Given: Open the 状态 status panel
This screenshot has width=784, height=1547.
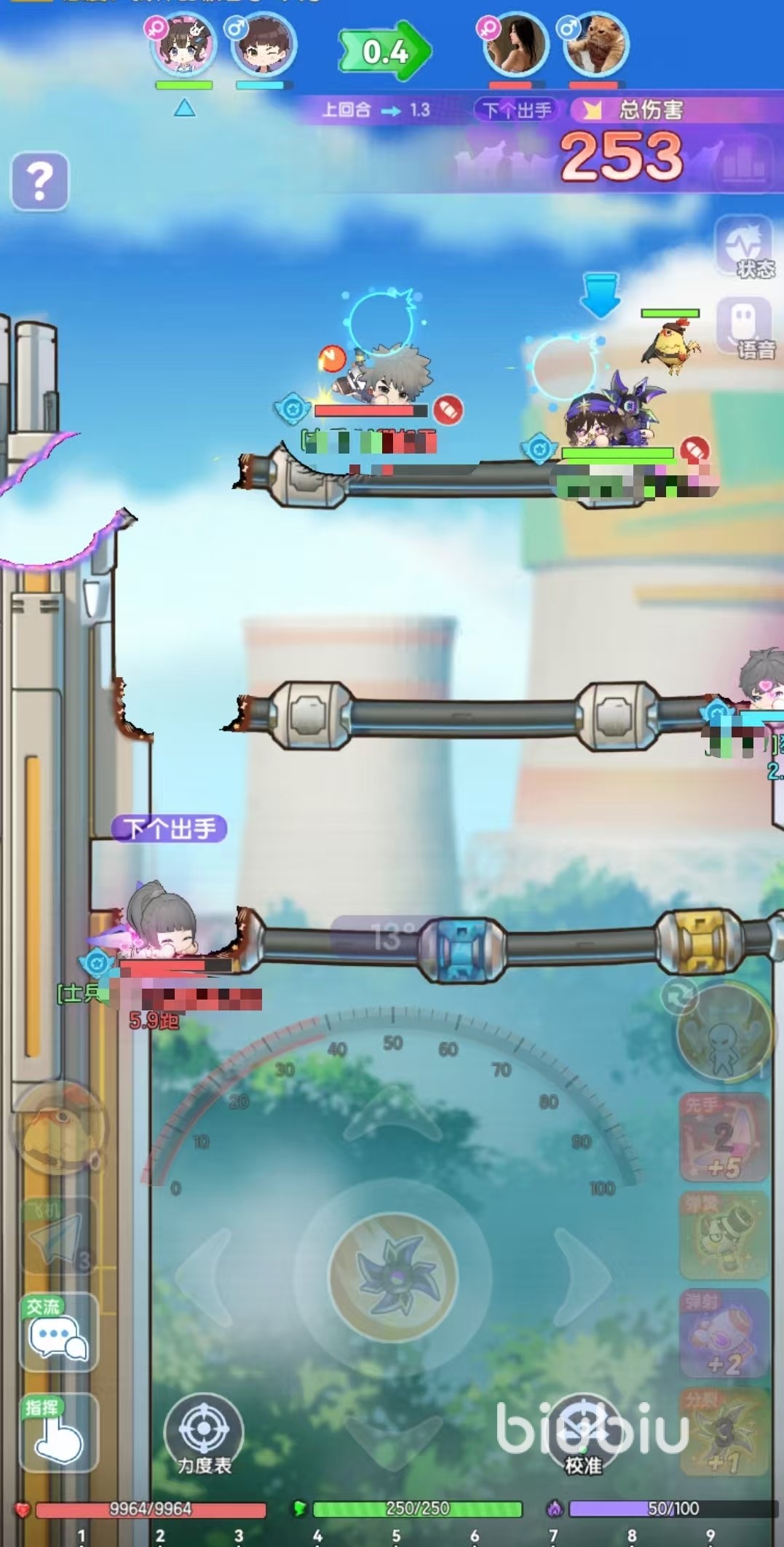Looking at the screenshot, I should [x=743, y=248].
